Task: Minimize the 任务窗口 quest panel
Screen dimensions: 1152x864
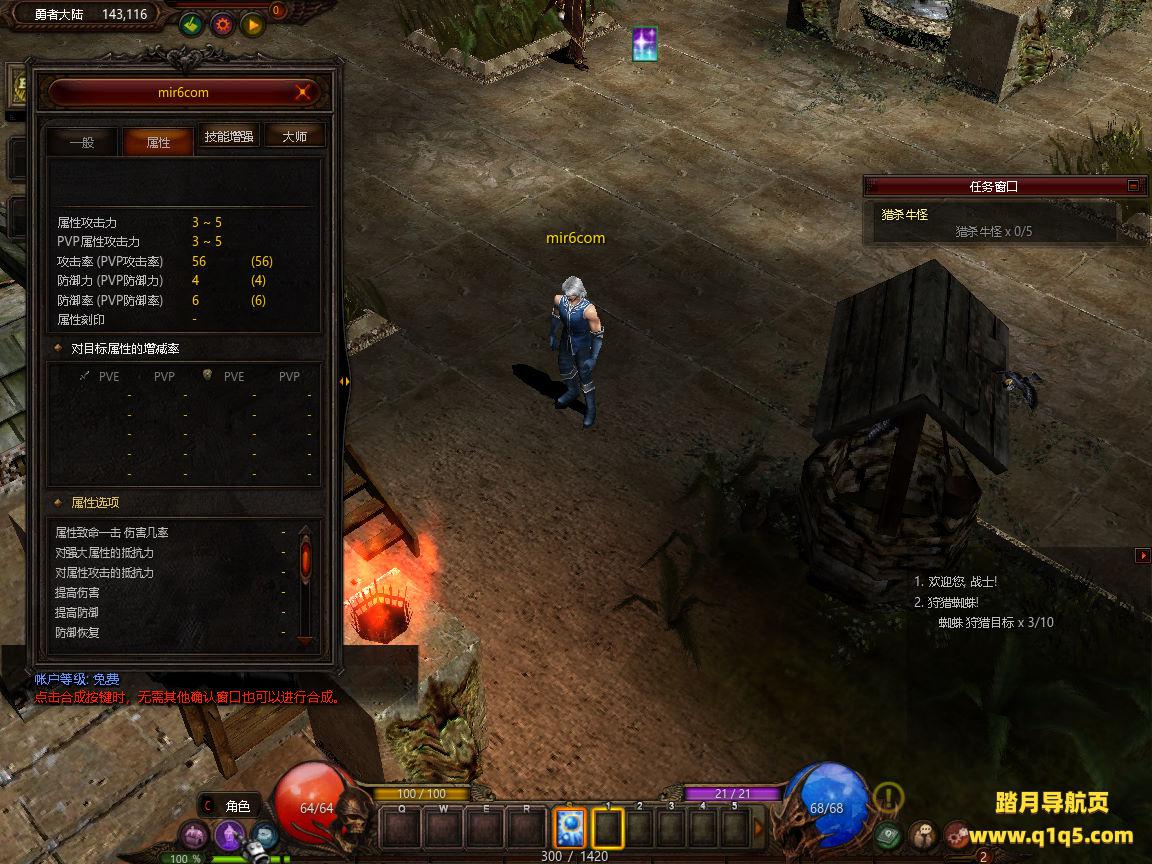Action: (x=1133, y=185)
